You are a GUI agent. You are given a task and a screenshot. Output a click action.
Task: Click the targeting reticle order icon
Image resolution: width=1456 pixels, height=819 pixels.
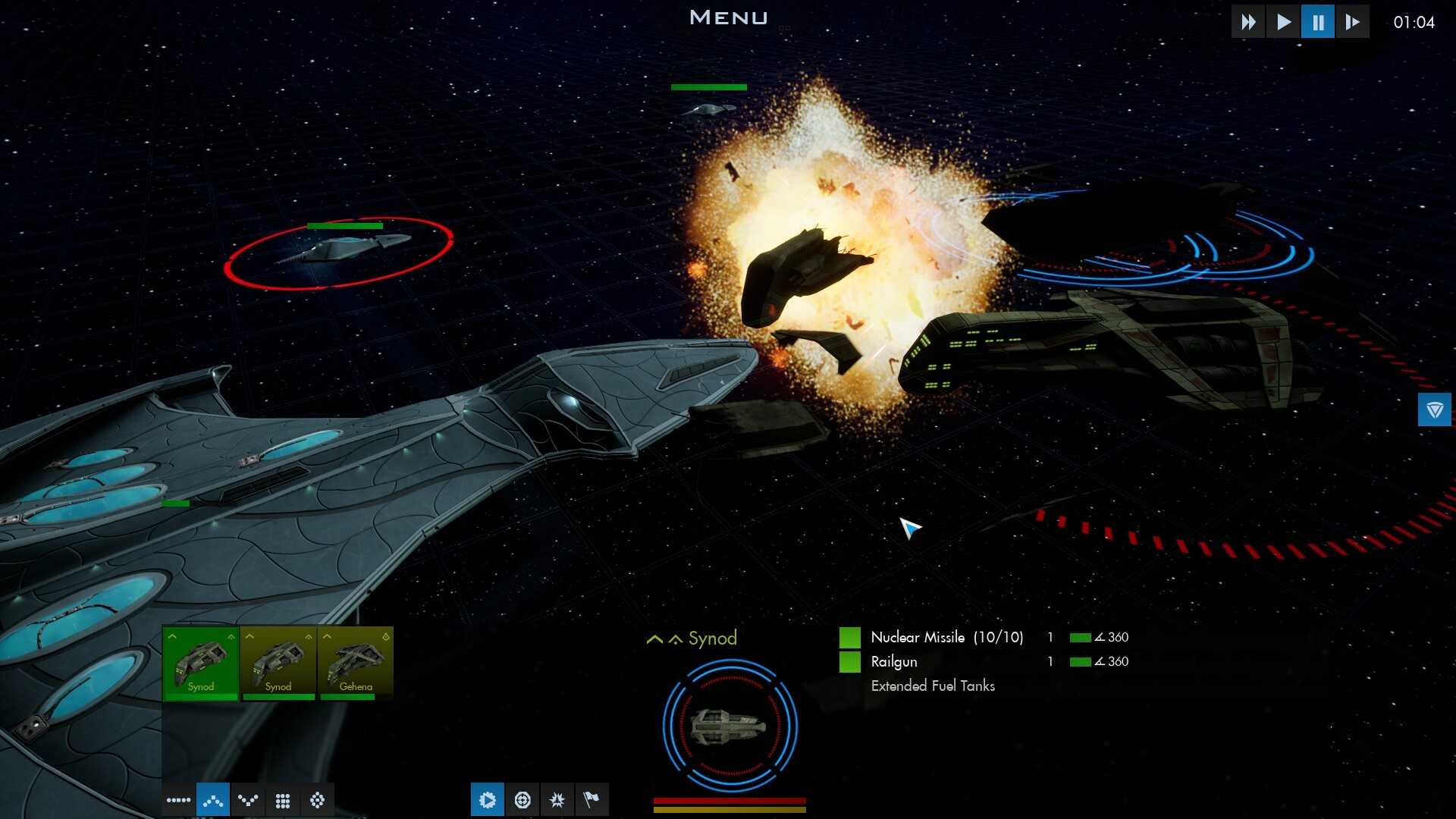[x=523, y=799]
